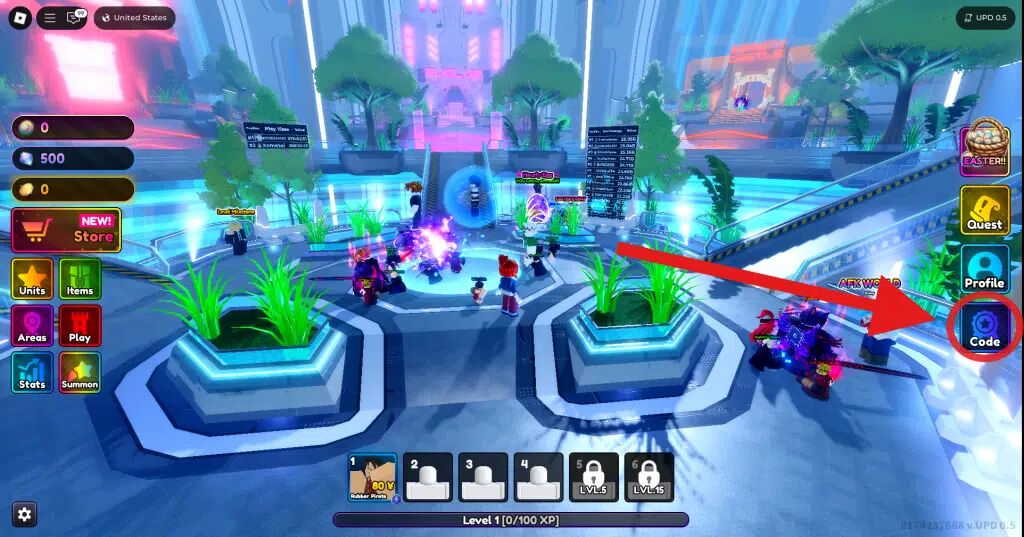
Task: Open the Items menu
Action: click(80, 278)
